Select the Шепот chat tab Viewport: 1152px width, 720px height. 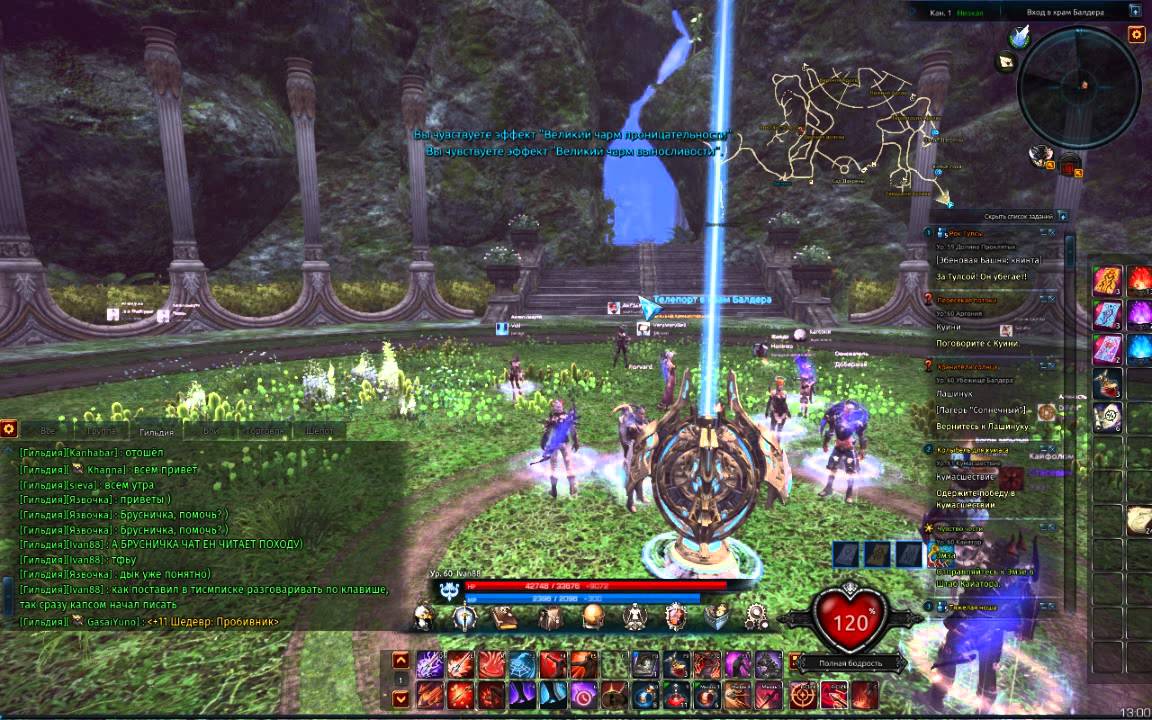click(x=320, y=431)
